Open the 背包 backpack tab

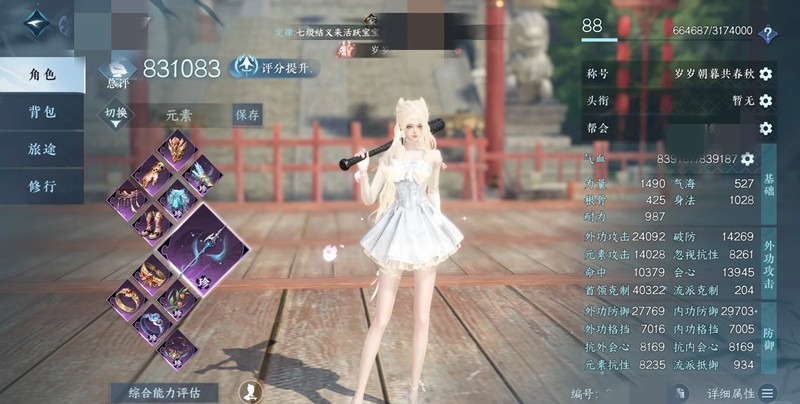(42, 112)
